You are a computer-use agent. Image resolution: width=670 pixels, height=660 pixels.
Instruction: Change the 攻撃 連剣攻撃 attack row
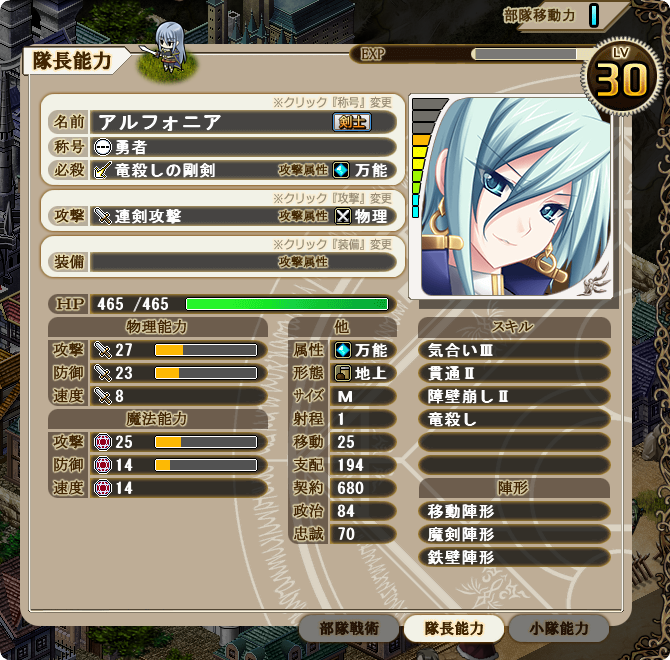243,215
